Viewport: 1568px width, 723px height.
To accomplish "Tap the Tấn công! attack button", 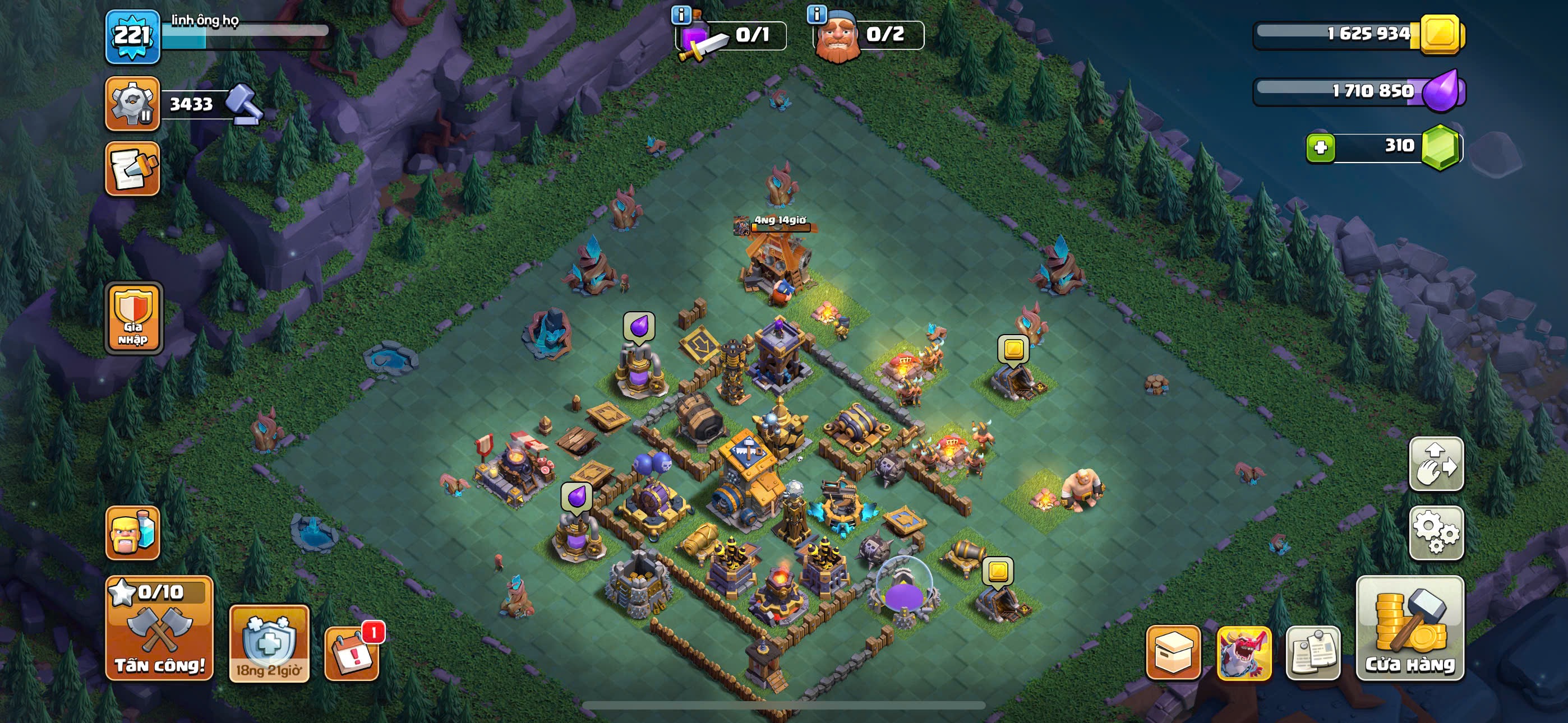I will (x=159, y=628).
